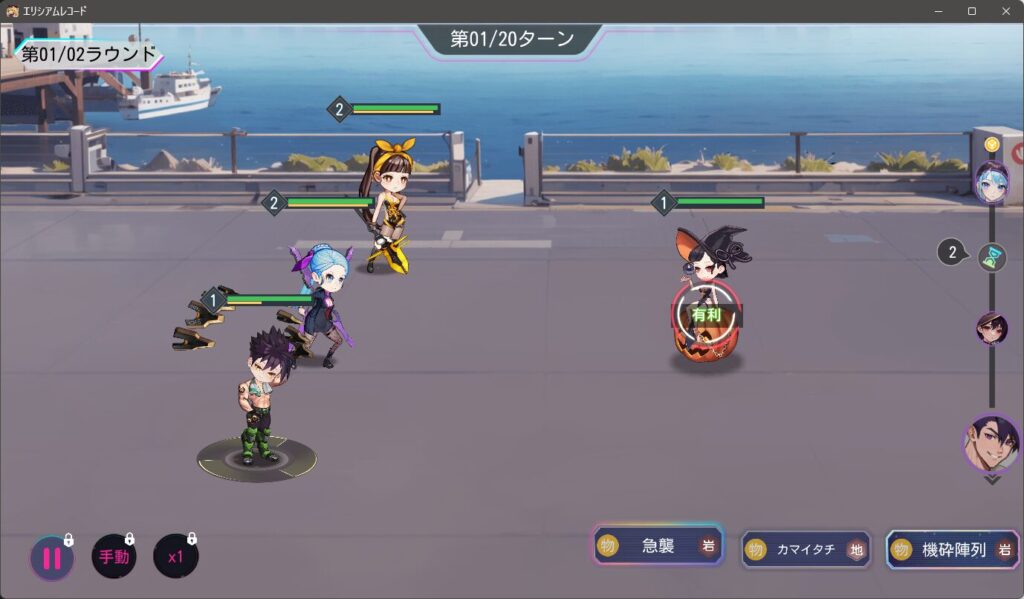Close the game window

(1006, 11)
